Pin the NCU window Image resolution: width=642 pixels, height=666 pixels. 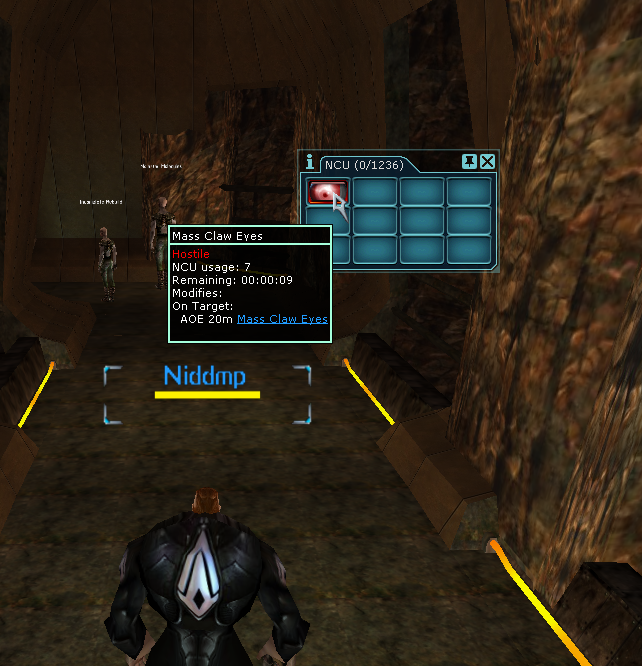[469, 162]
